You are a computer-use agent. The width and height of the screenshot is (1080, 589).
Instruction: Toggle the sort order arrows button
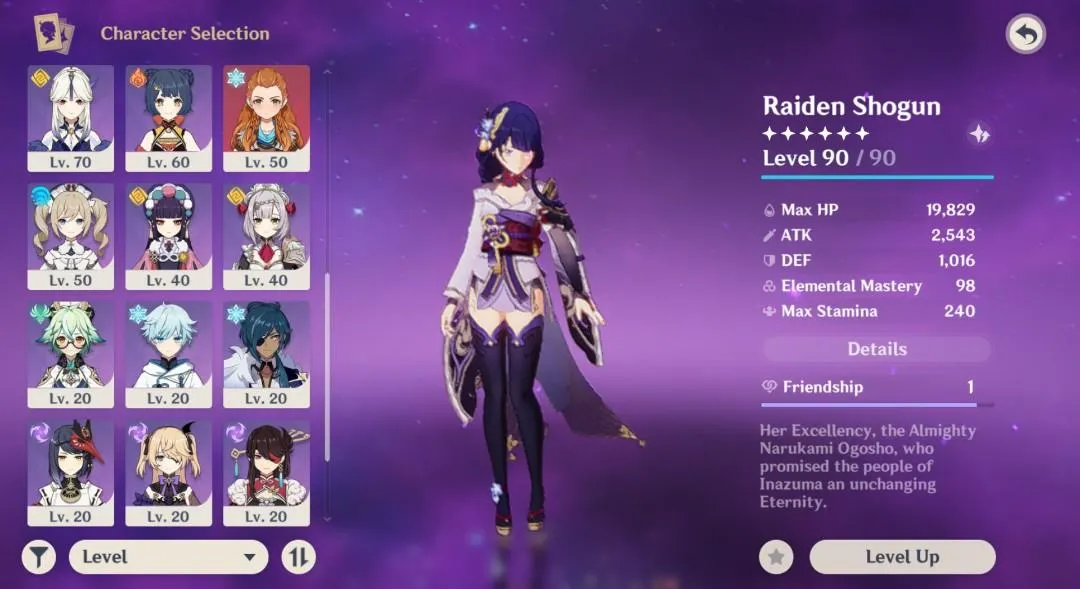(x=298, y=557)
